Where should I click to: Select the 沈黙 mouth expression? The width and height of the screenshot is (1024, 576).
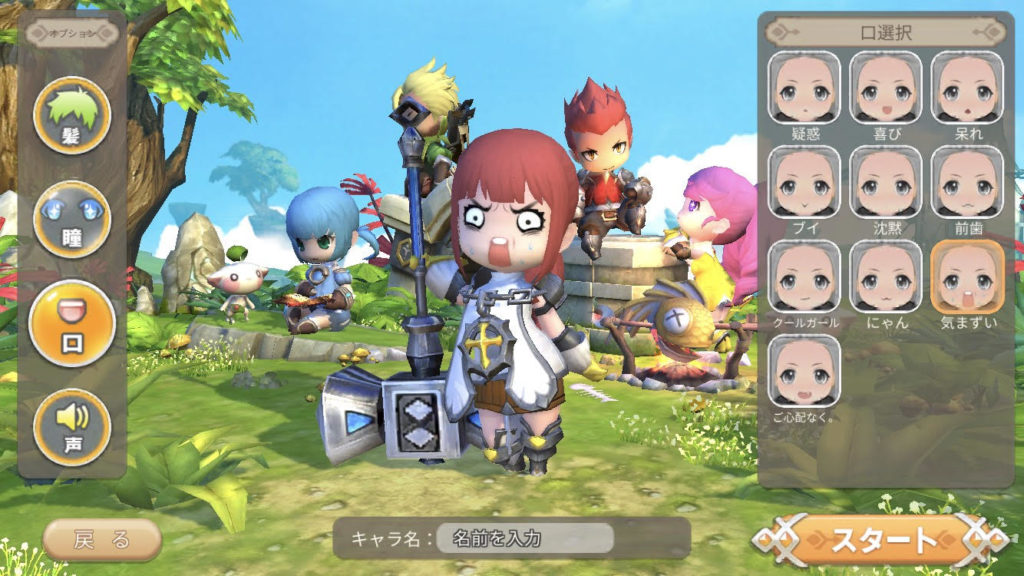pyautogui.click(x=886, y=182)
